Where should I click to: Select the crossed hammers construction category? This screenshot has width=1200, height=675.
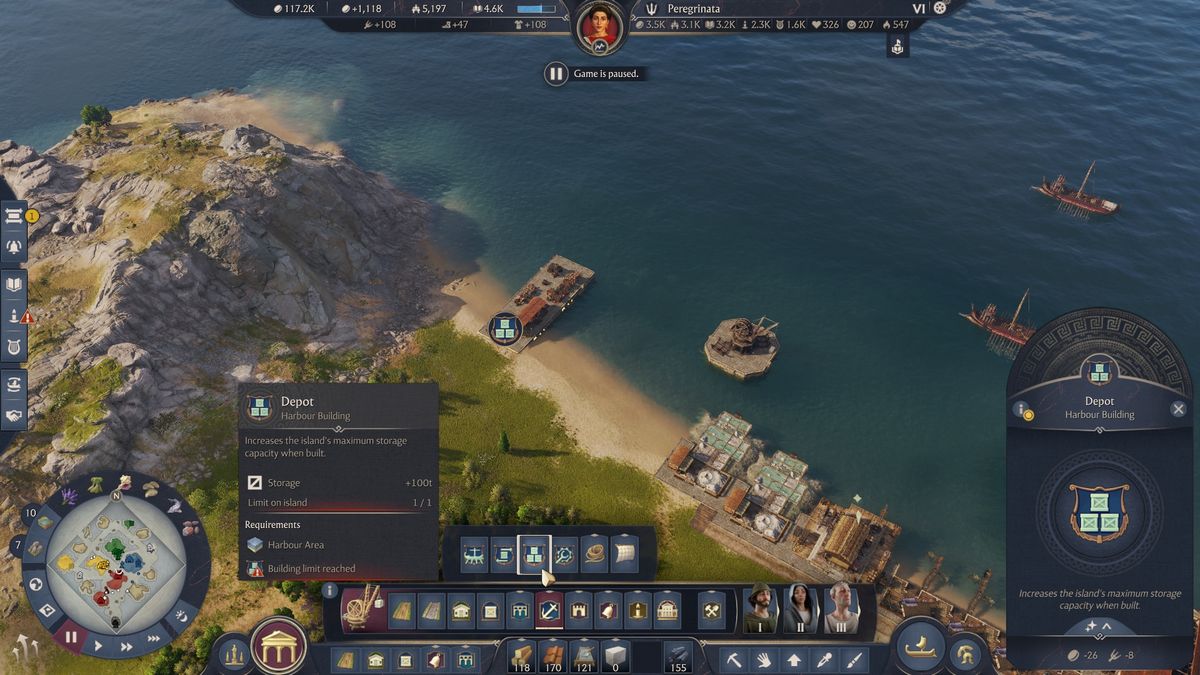pos(711,609)
